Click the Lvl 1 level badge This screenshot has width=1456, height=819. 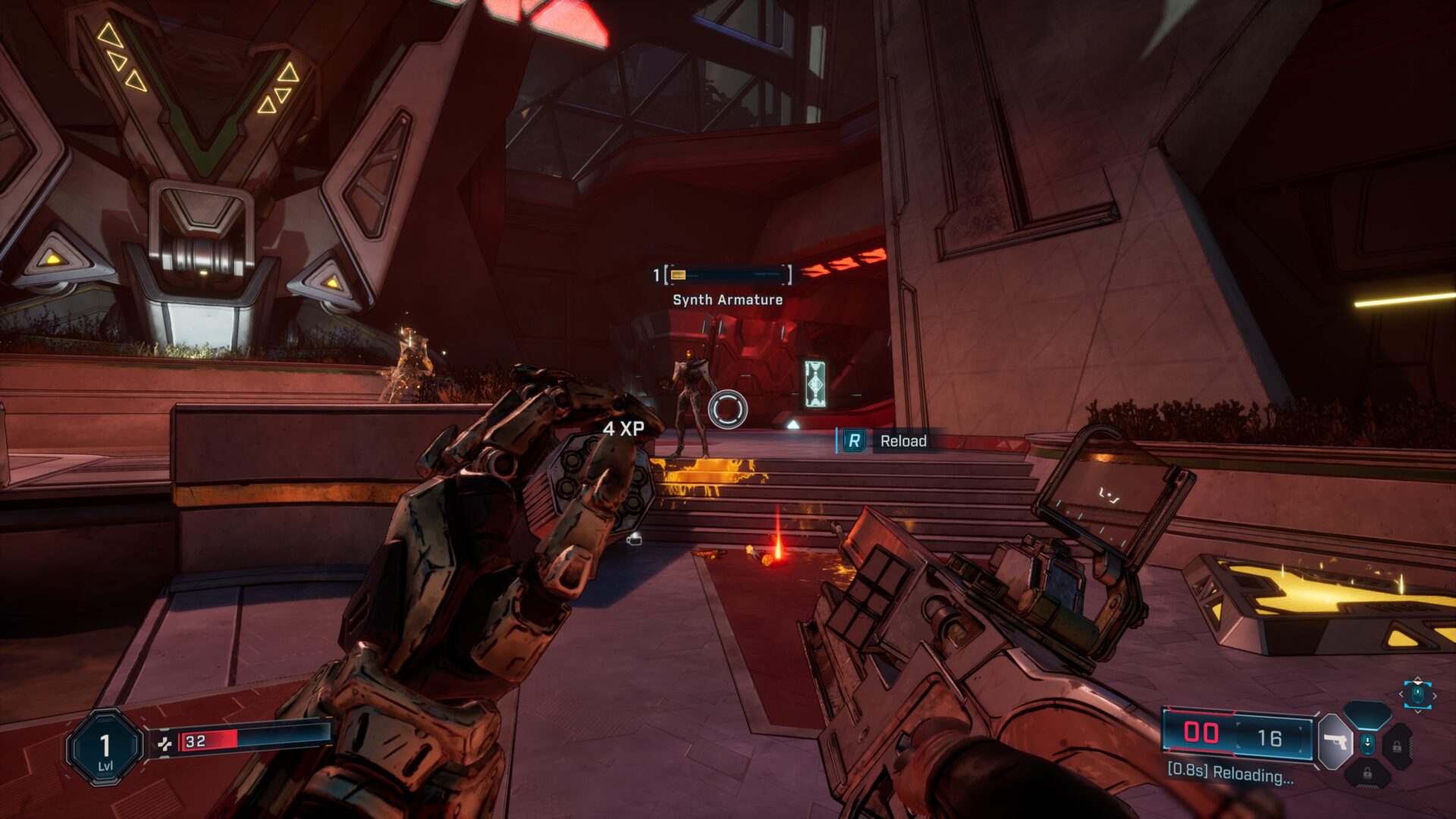[x=105, y=748]
